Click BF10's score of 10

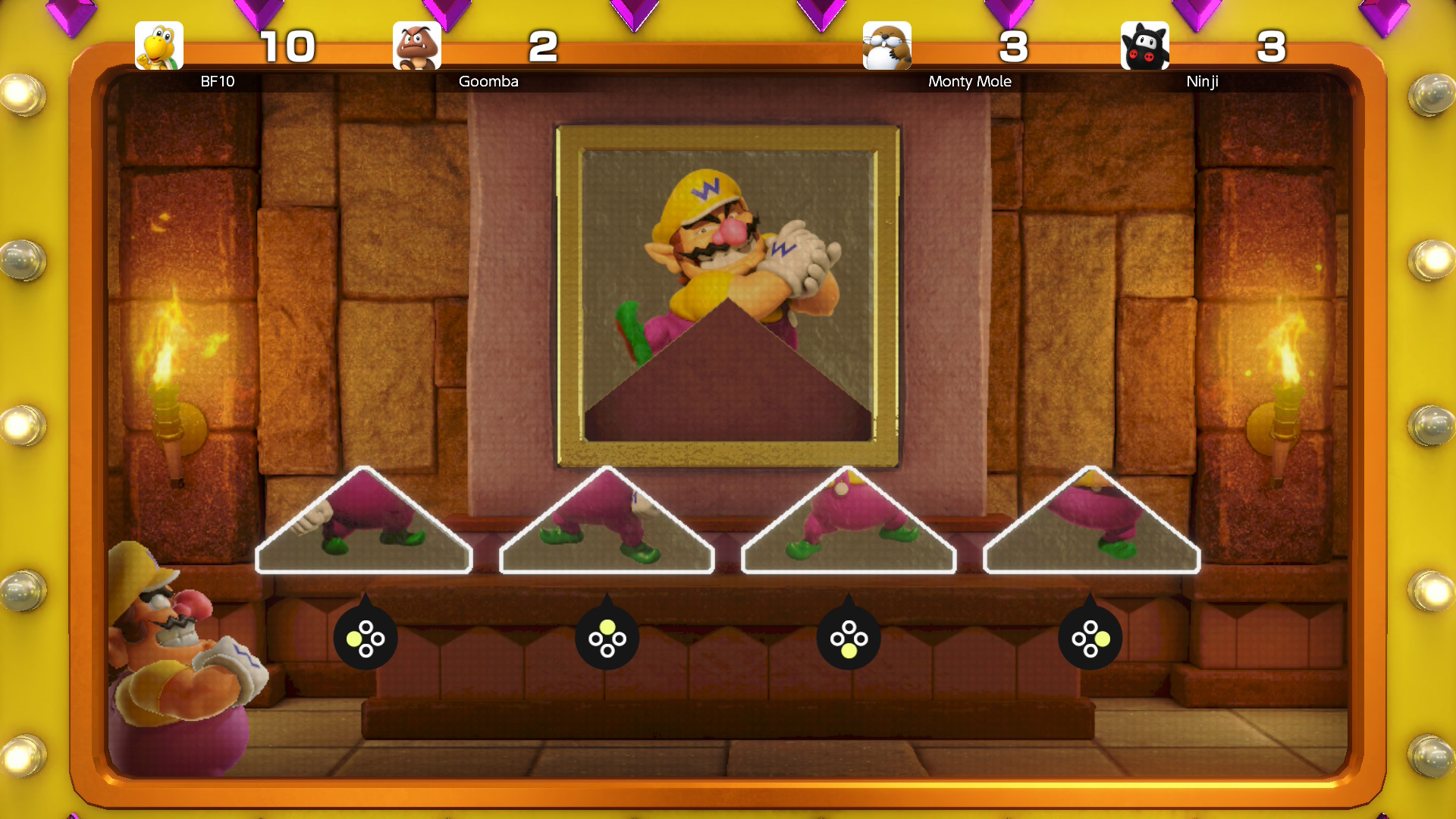[287, 45]
